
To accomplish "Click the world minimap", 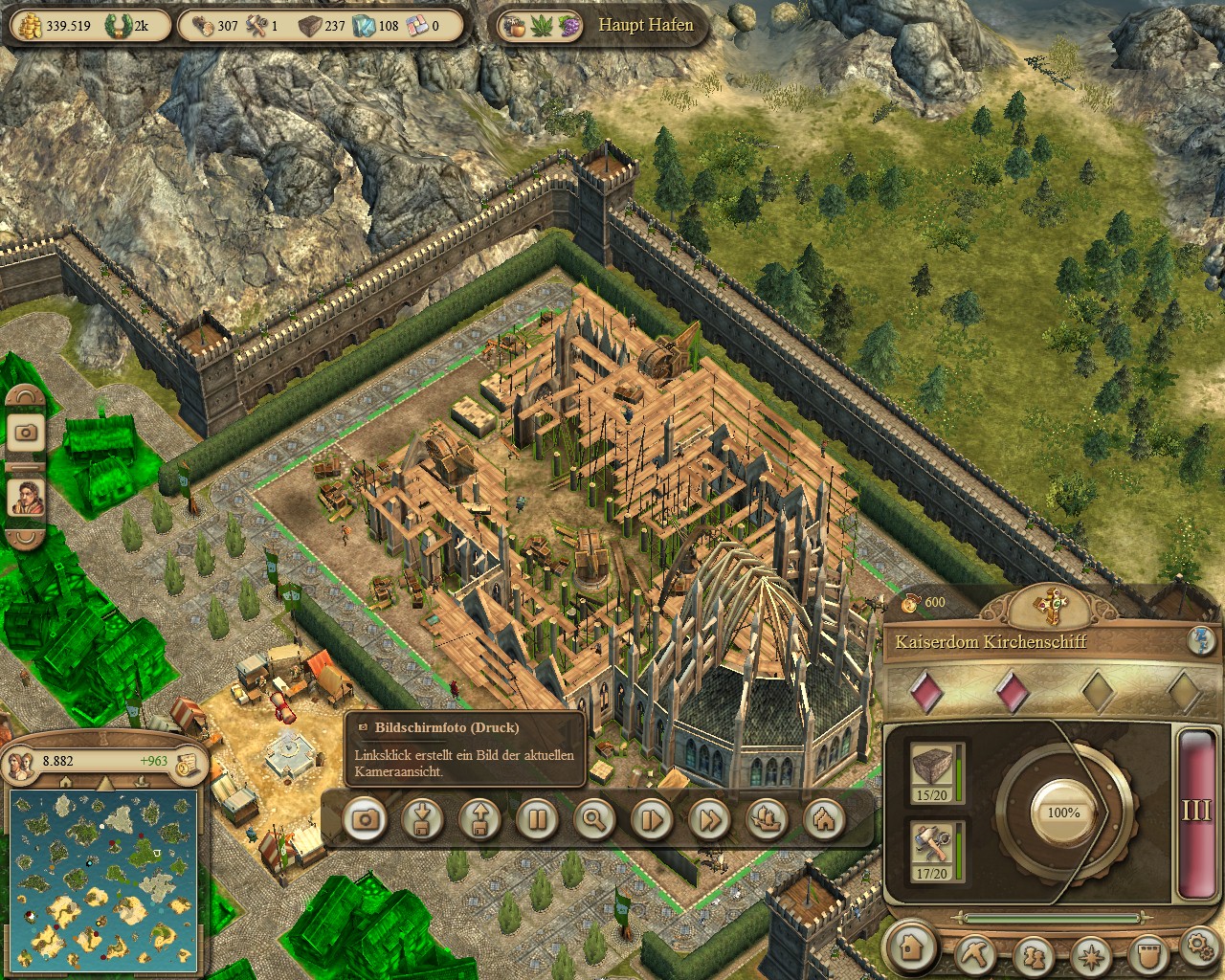I will (103, 876).
